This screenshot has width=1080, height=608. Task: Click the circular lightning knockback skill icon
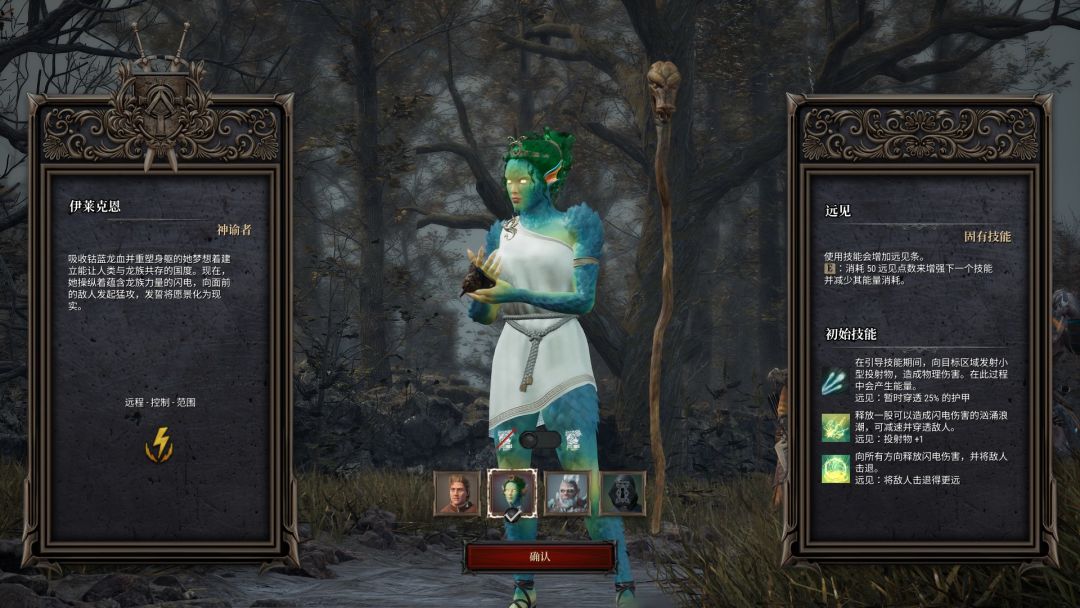coord(835,468)
